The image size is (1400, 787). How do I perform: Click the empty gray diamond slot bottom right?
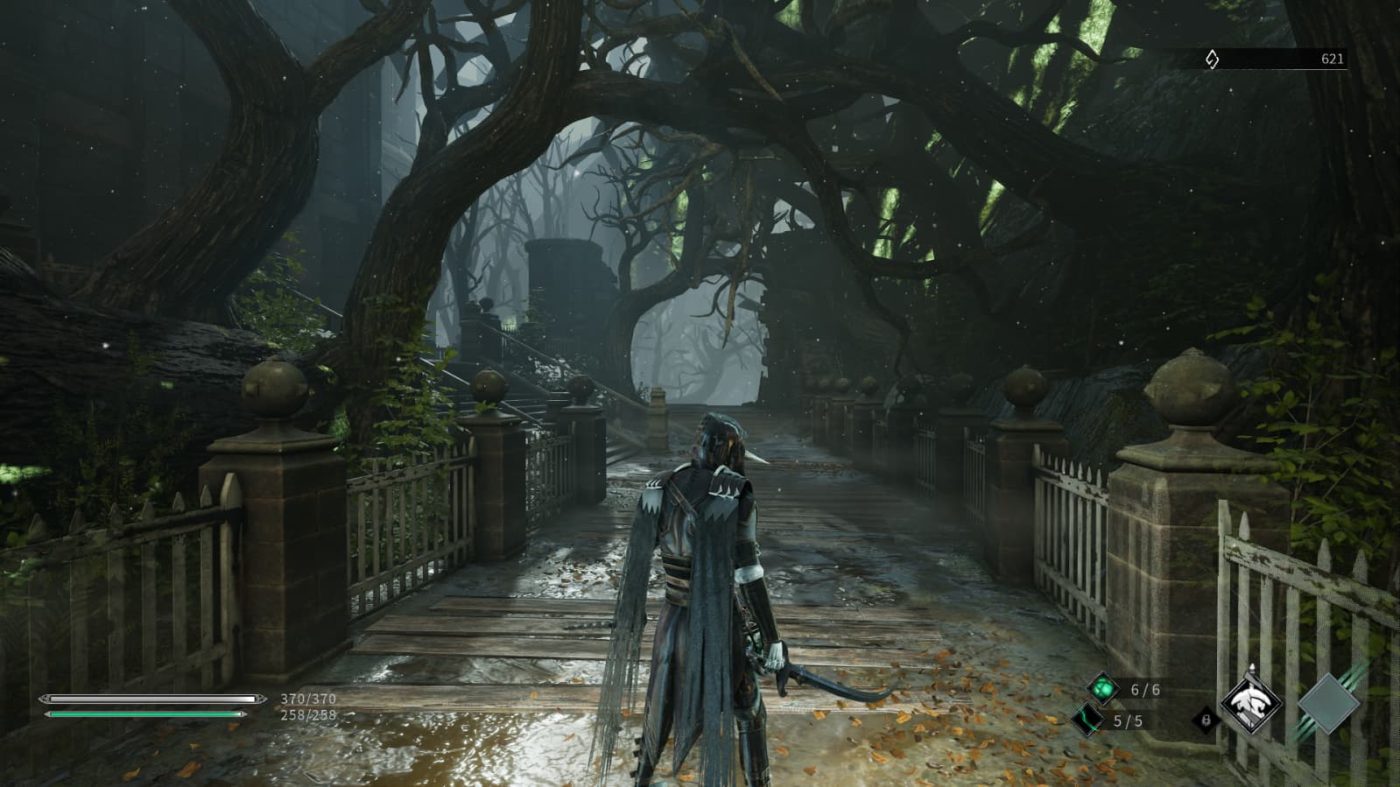tap(1327, 702)
